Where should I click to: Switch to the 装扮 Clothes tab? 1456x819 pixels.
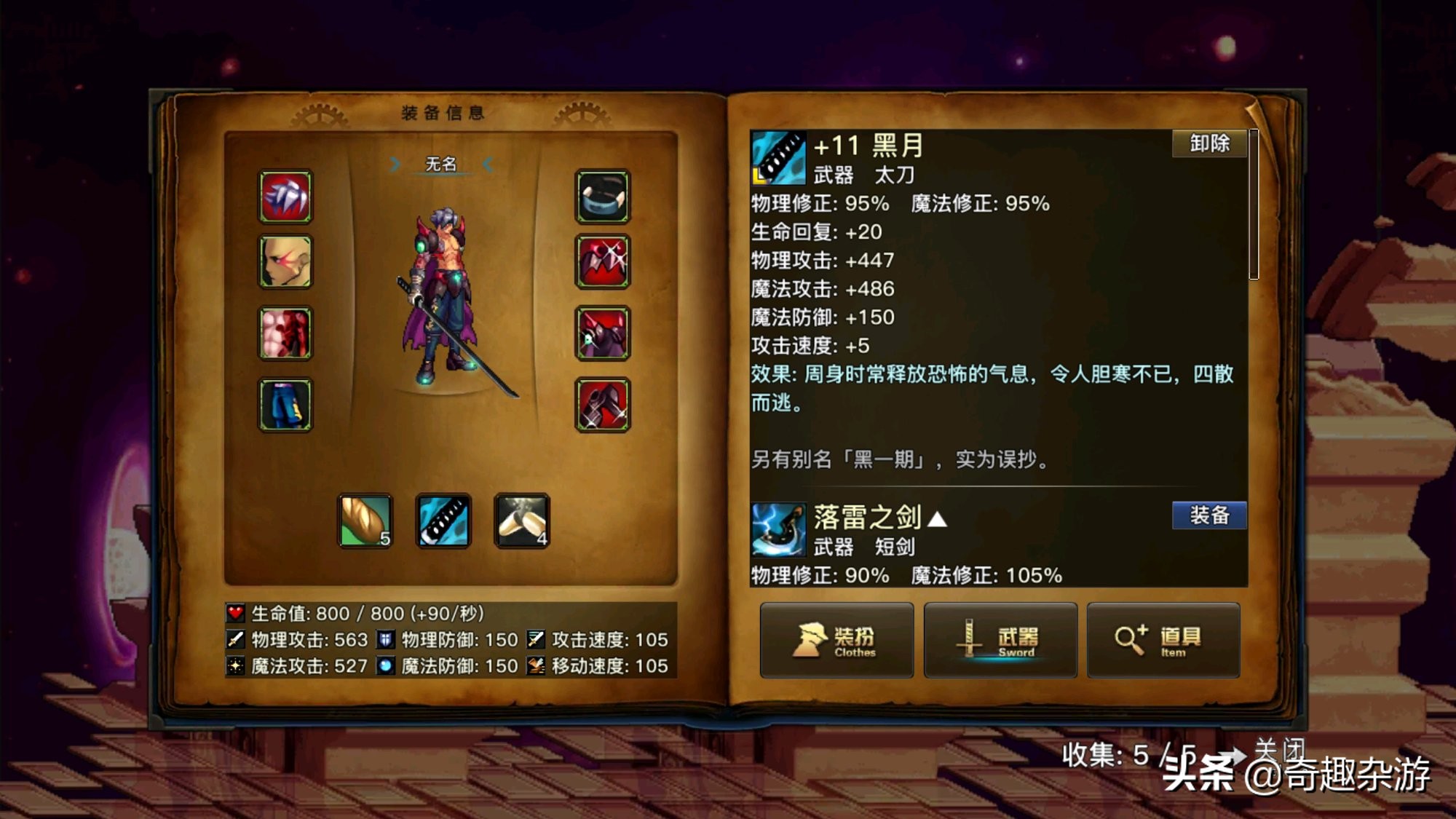[x=836, y=641]
